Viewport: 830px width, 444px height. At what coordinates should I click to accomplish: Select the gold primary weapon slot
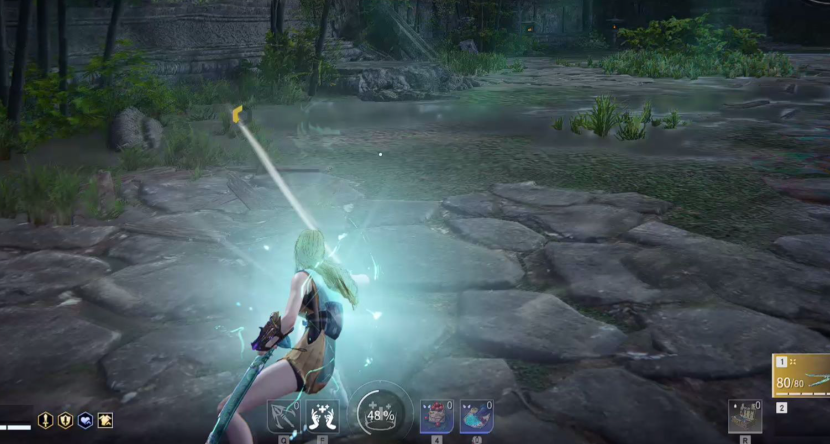[x=801, y=376]
